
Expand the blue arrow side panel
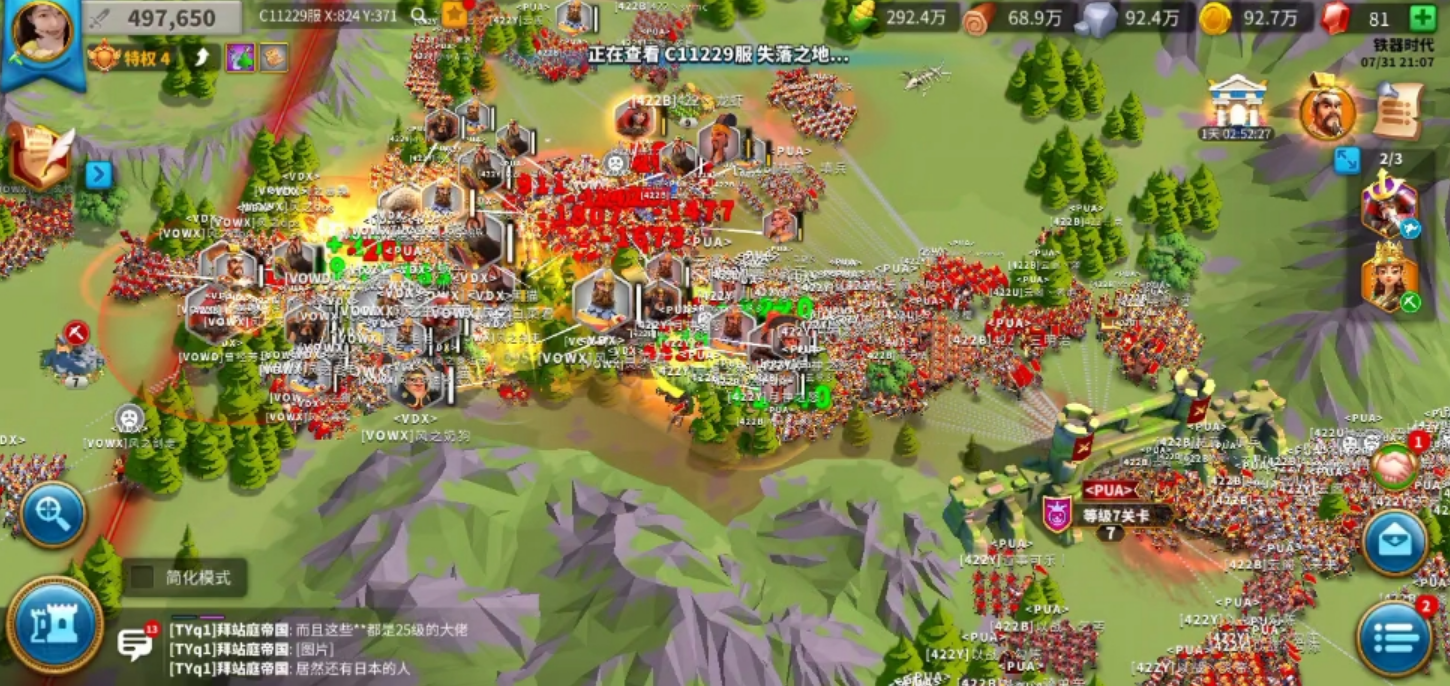click(98, 175)
